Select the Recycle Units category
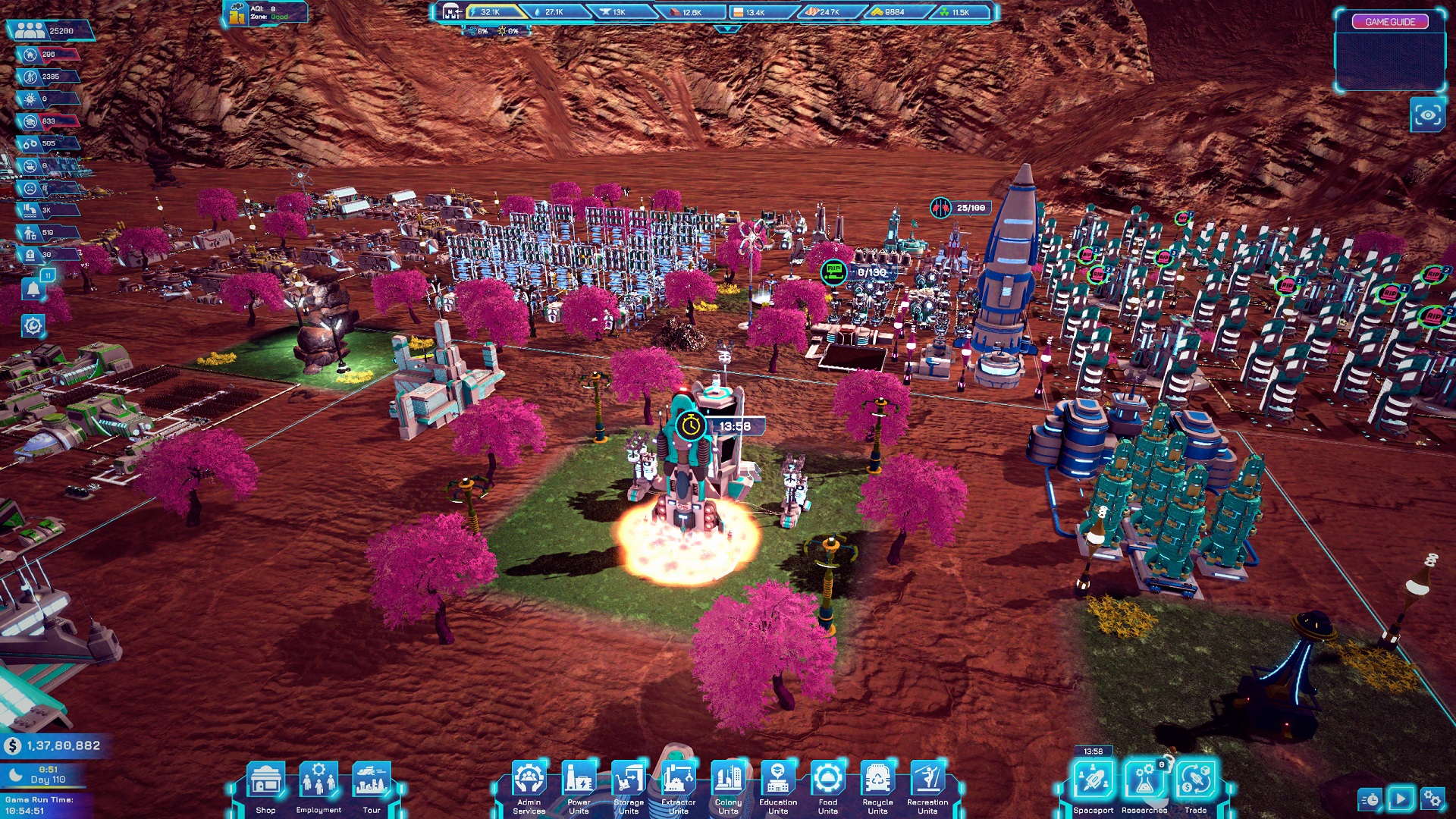The image size is (1456, 819). pyautogui.click(x=877, y=780)
